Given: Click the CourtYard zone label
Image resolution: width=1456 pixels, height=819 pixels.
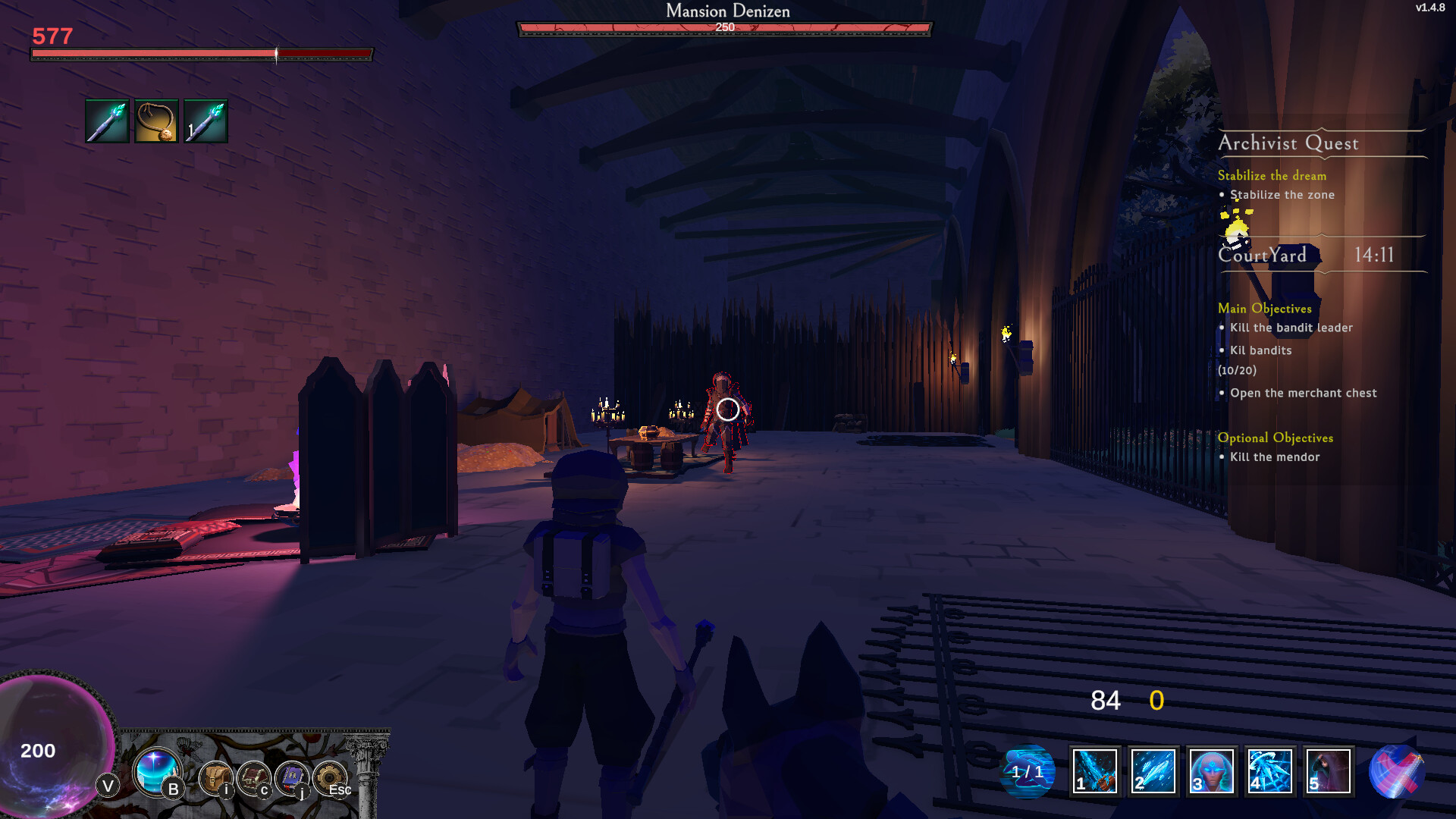Looking at the screenshot, I should [x=1262, y=256].
